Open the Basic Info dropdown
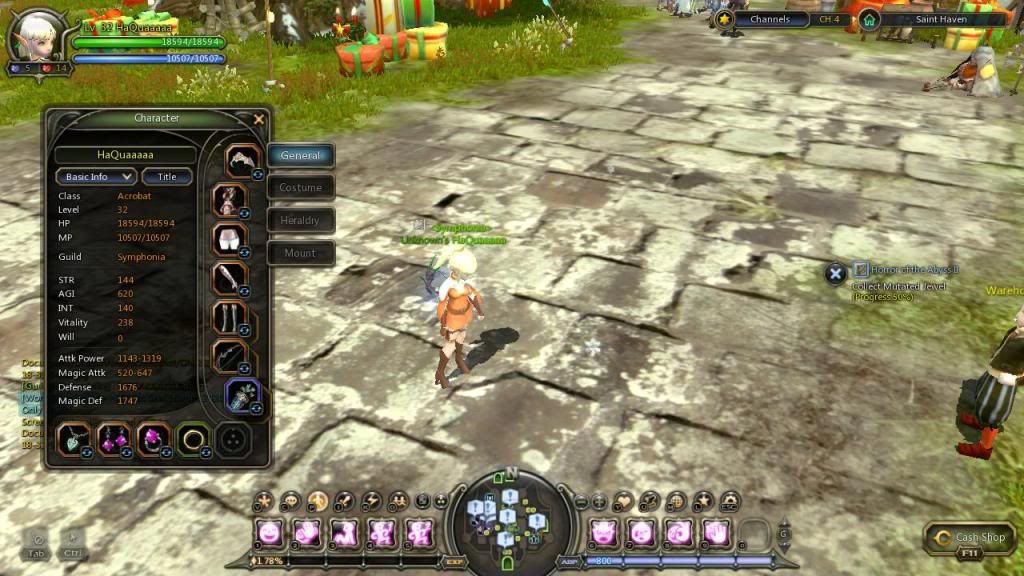Screen dimensions: 1024x576 [95, 177]
